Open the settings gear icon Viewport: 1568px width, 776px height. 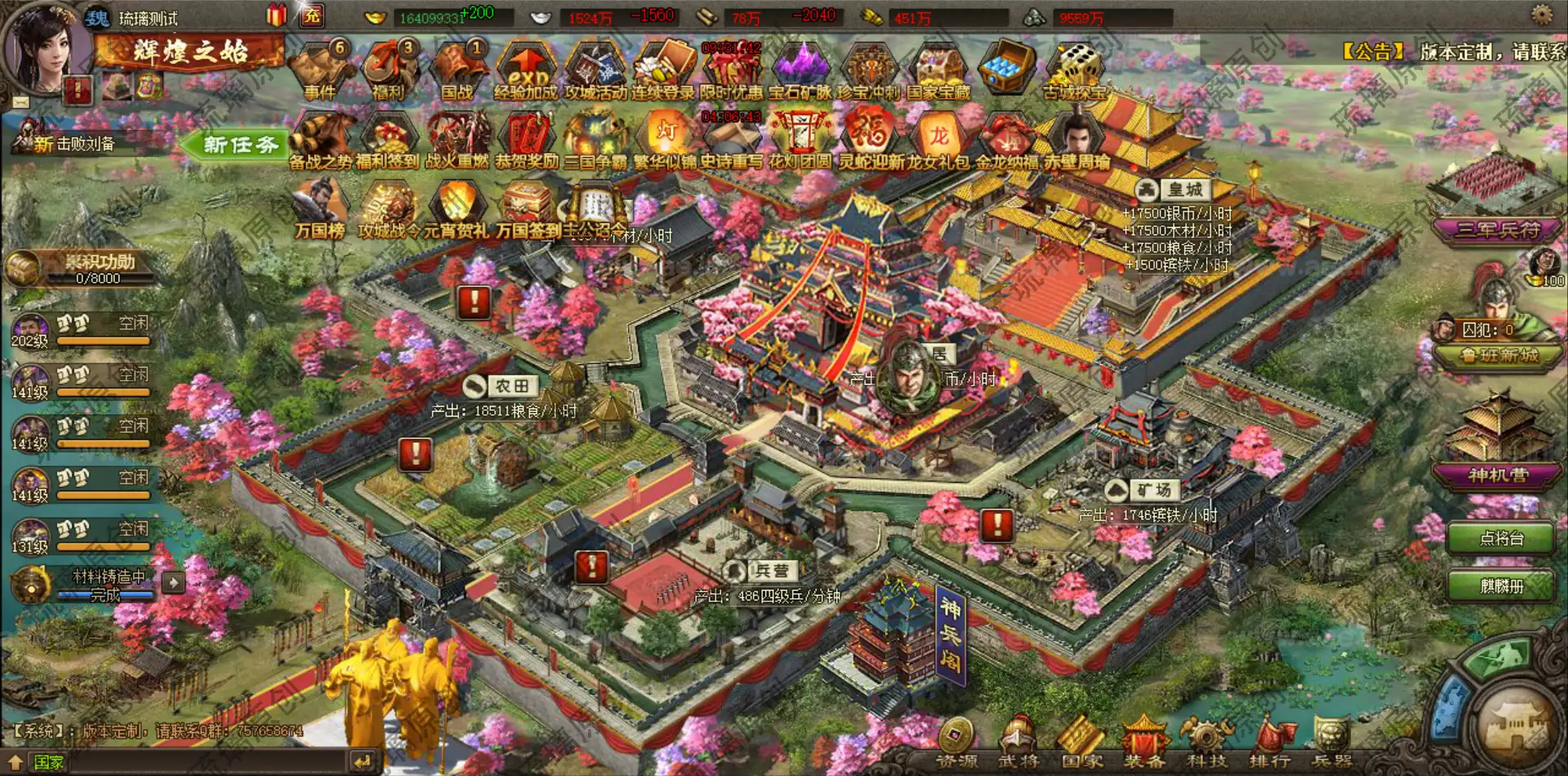[1542, 14]
